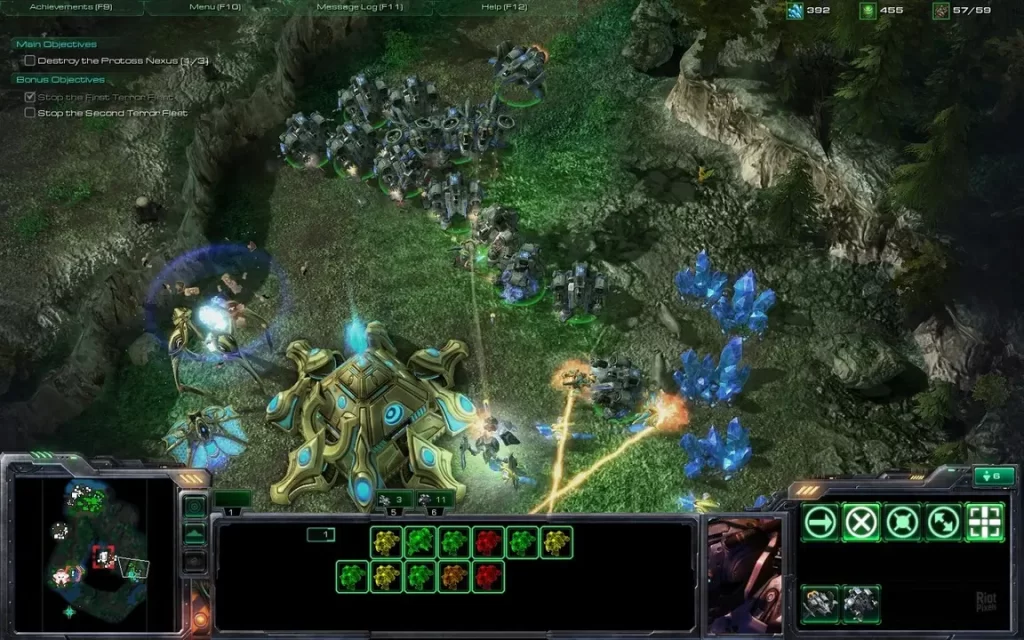Image resolution: width=1024 pixels, height=640 pixels.
Task: Collapse the Main Objectives header
Action: pos(57,44)
